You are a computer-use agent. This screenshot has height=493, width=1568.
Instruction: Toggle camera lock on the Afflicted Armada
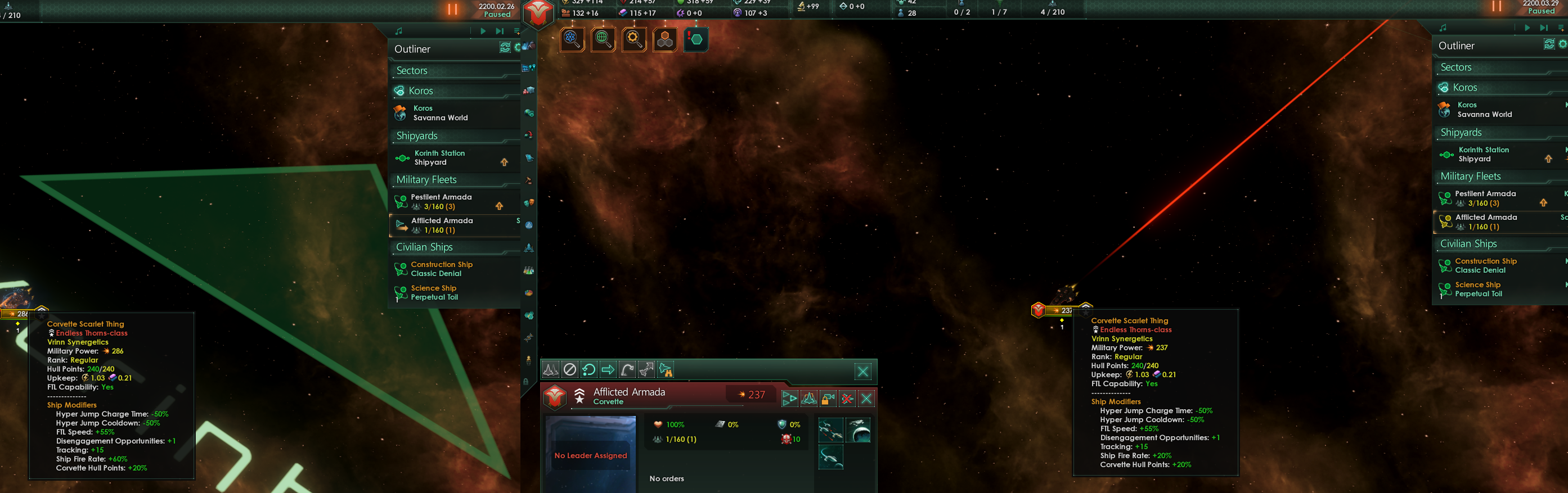pyautogui.click(x=827, y=399)
